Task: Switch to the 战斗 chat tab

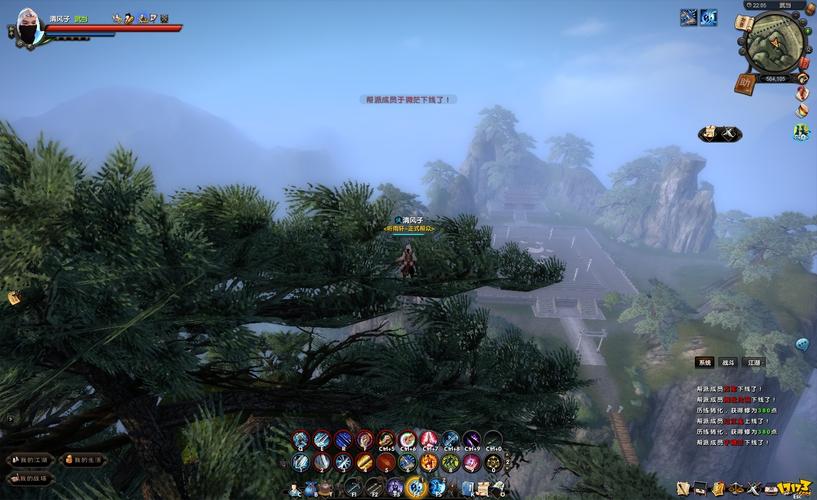Action: (x=728, y=362)
